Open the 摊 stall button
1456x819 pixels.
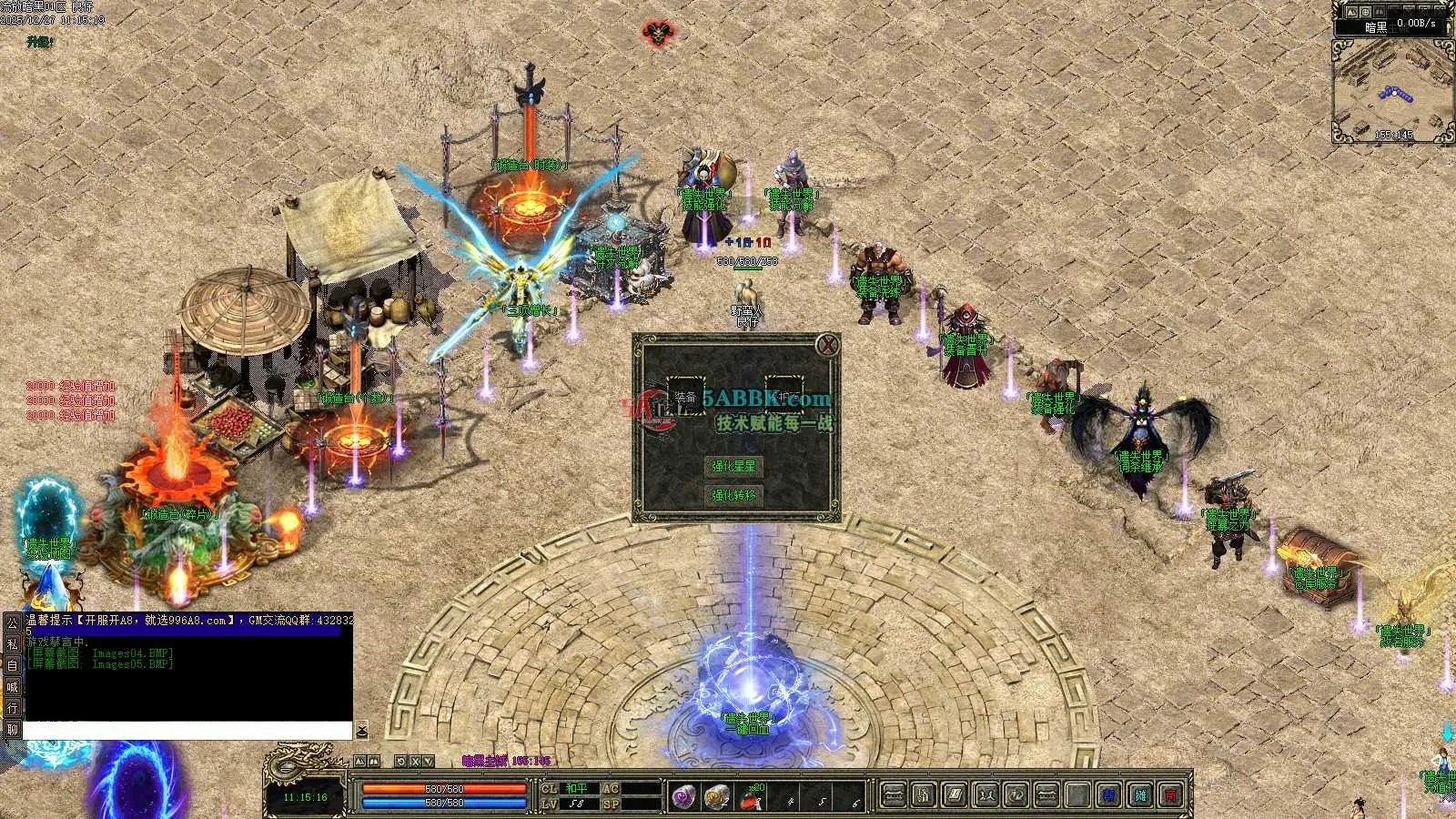click(x=1140, y=795)
